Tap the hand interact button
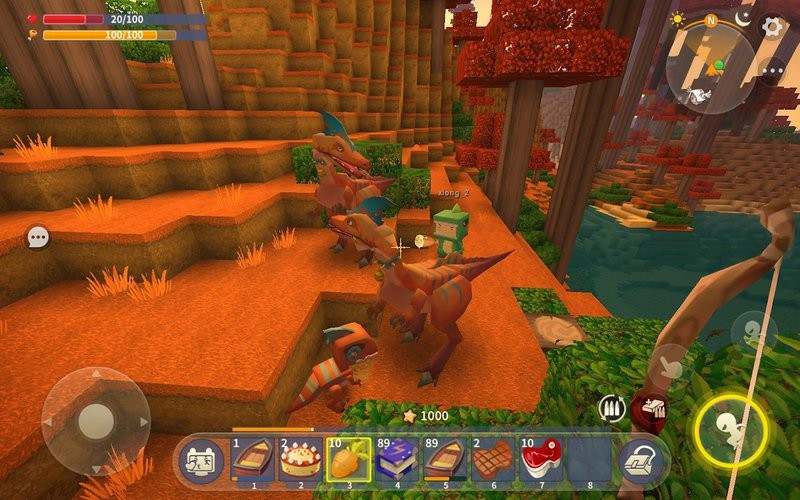This screenshot has width=800, height=500. point(668,365)
